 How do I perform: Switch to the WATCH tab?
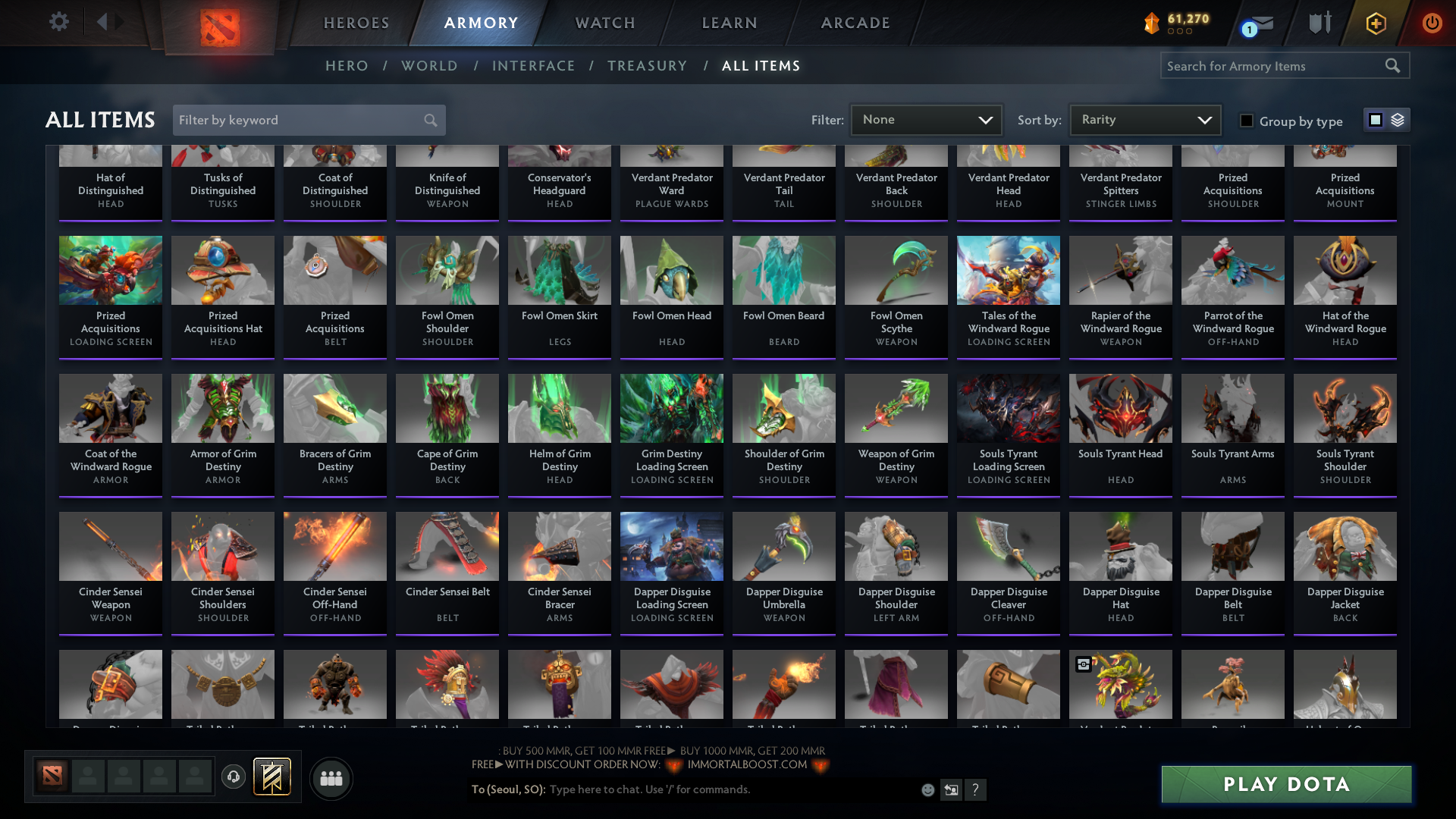pyautogui.click(x=604, y=23)
